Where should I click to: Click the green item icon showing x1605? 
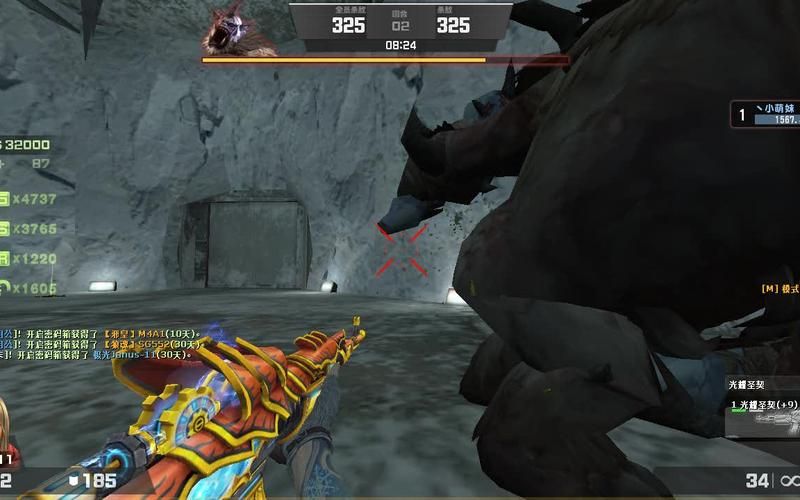point(4,288)
